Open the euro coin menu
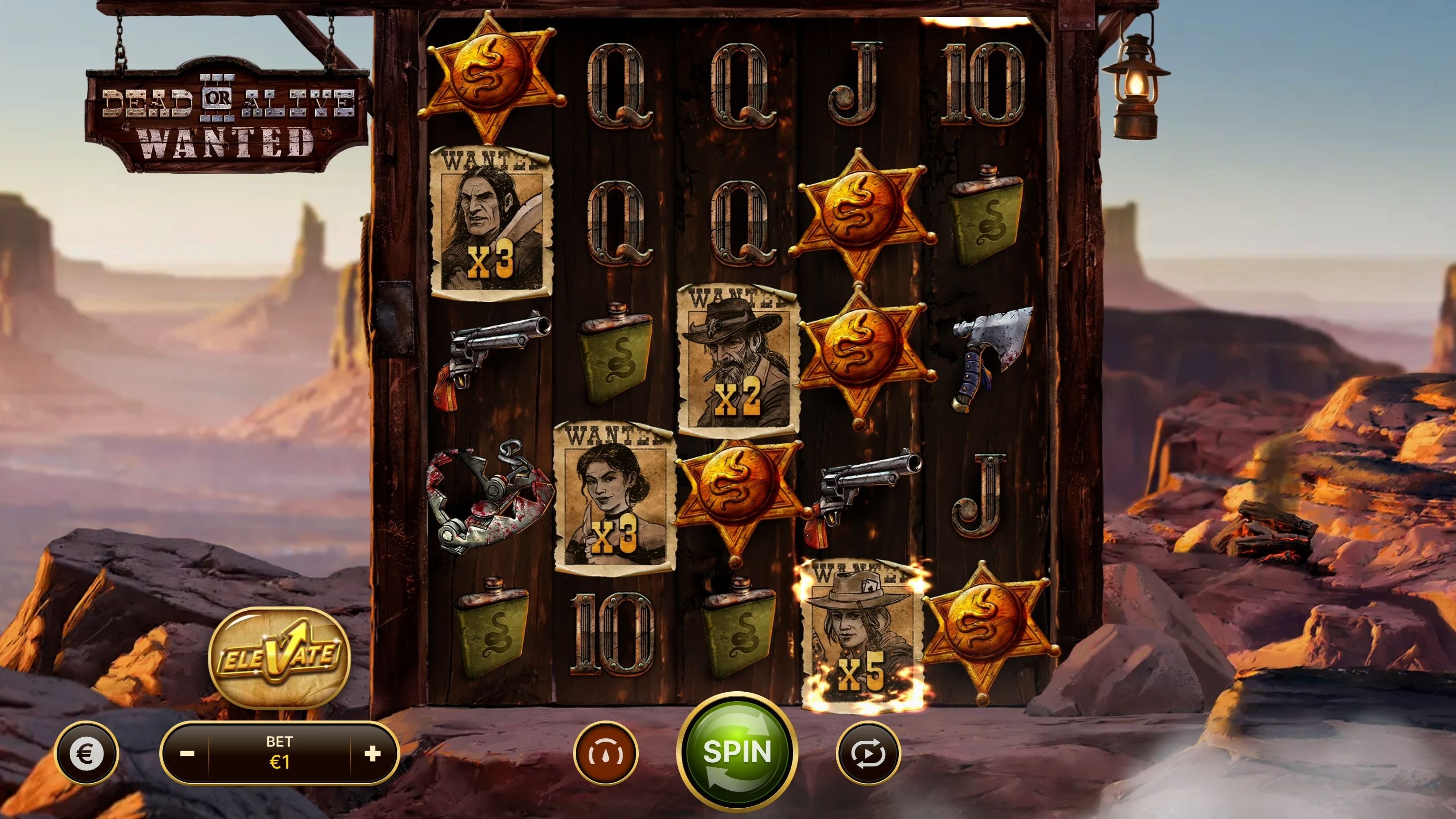Screen dimensions: 1456x819 pos(86,753)
